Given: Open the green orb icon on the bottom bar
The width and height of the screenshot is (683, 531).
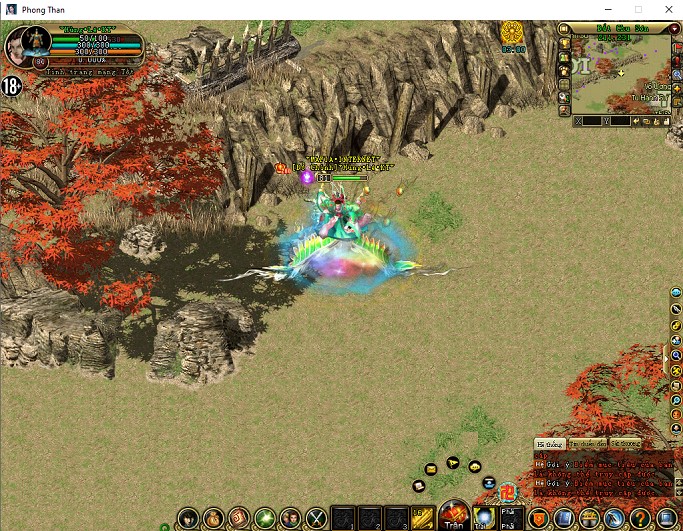Looking at the screenshot, I should point(265,518).
